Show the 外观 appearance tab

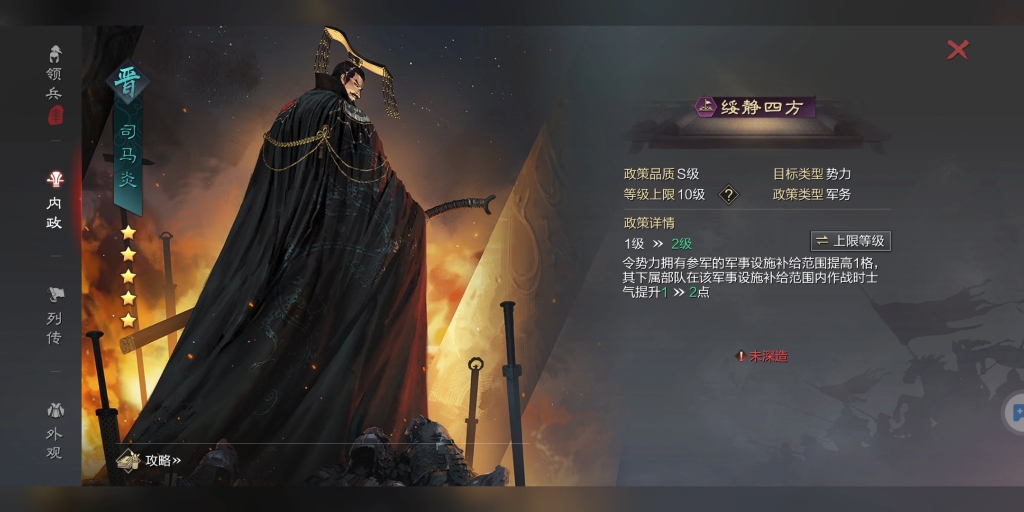click(54, 431)
